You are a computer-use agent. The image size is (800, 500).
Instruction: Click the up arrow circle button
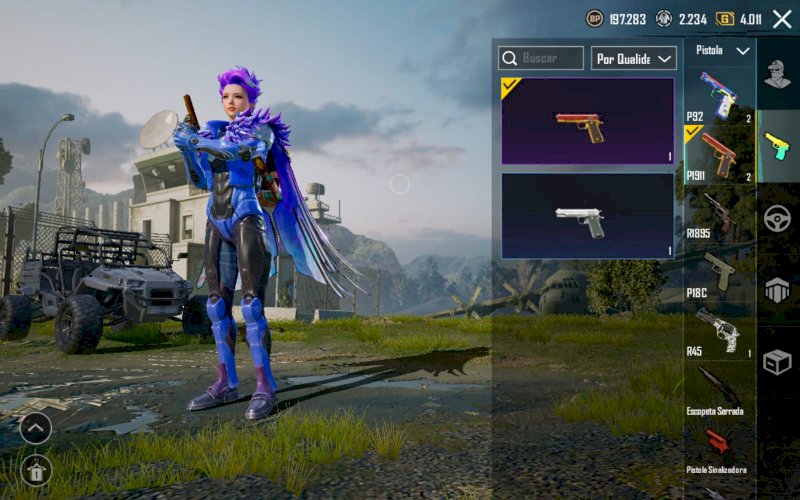35,428
